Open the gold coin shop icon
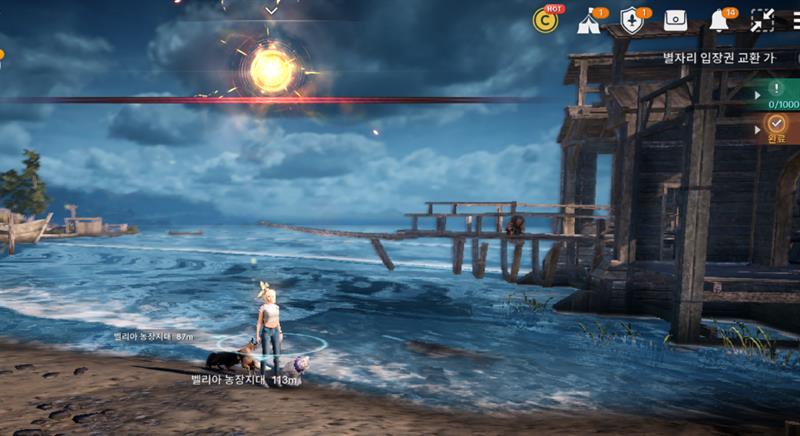The image size is (800, 436). [546, 20]
